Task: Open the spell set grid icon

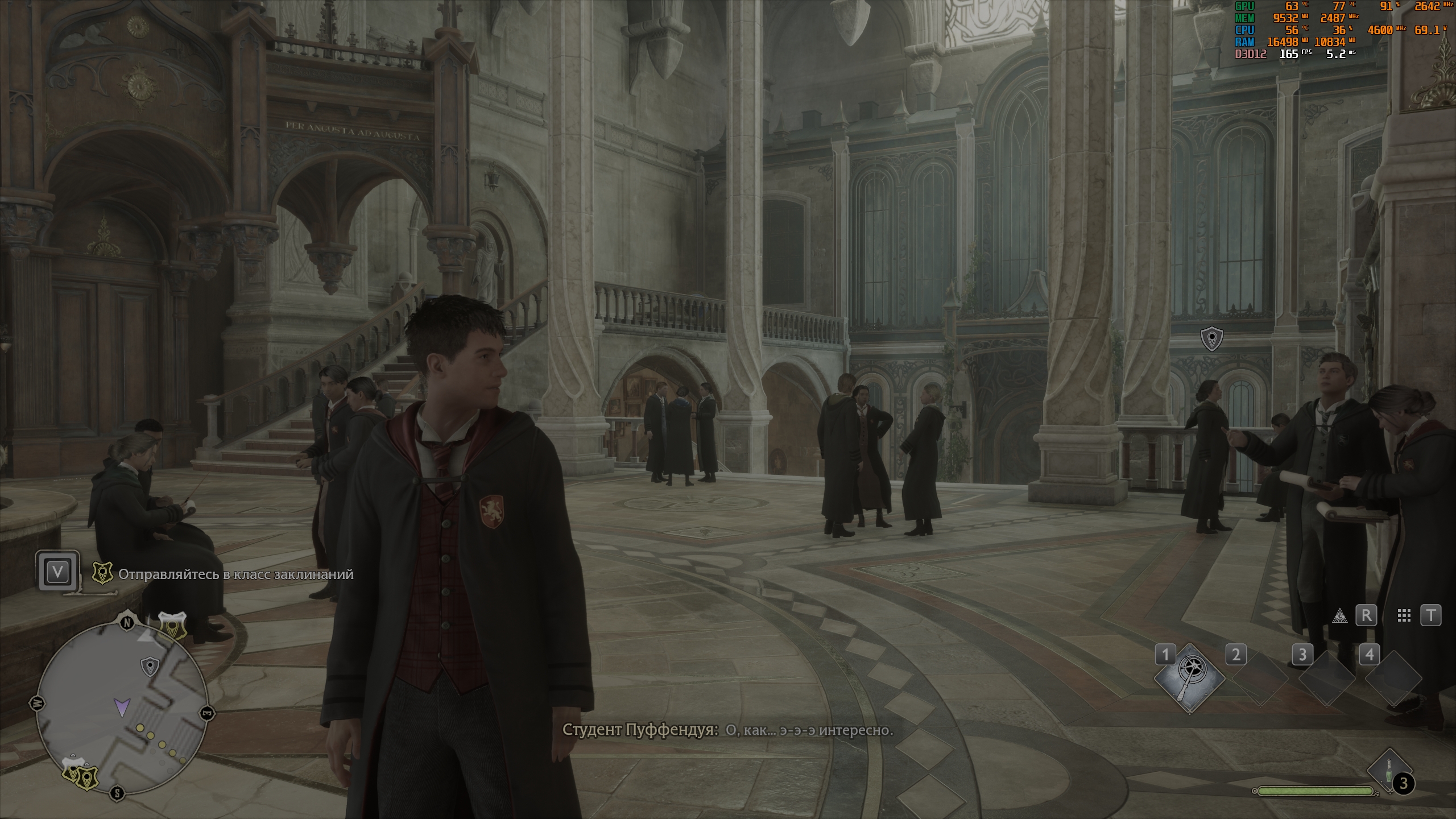Action: pos(1404,615)
